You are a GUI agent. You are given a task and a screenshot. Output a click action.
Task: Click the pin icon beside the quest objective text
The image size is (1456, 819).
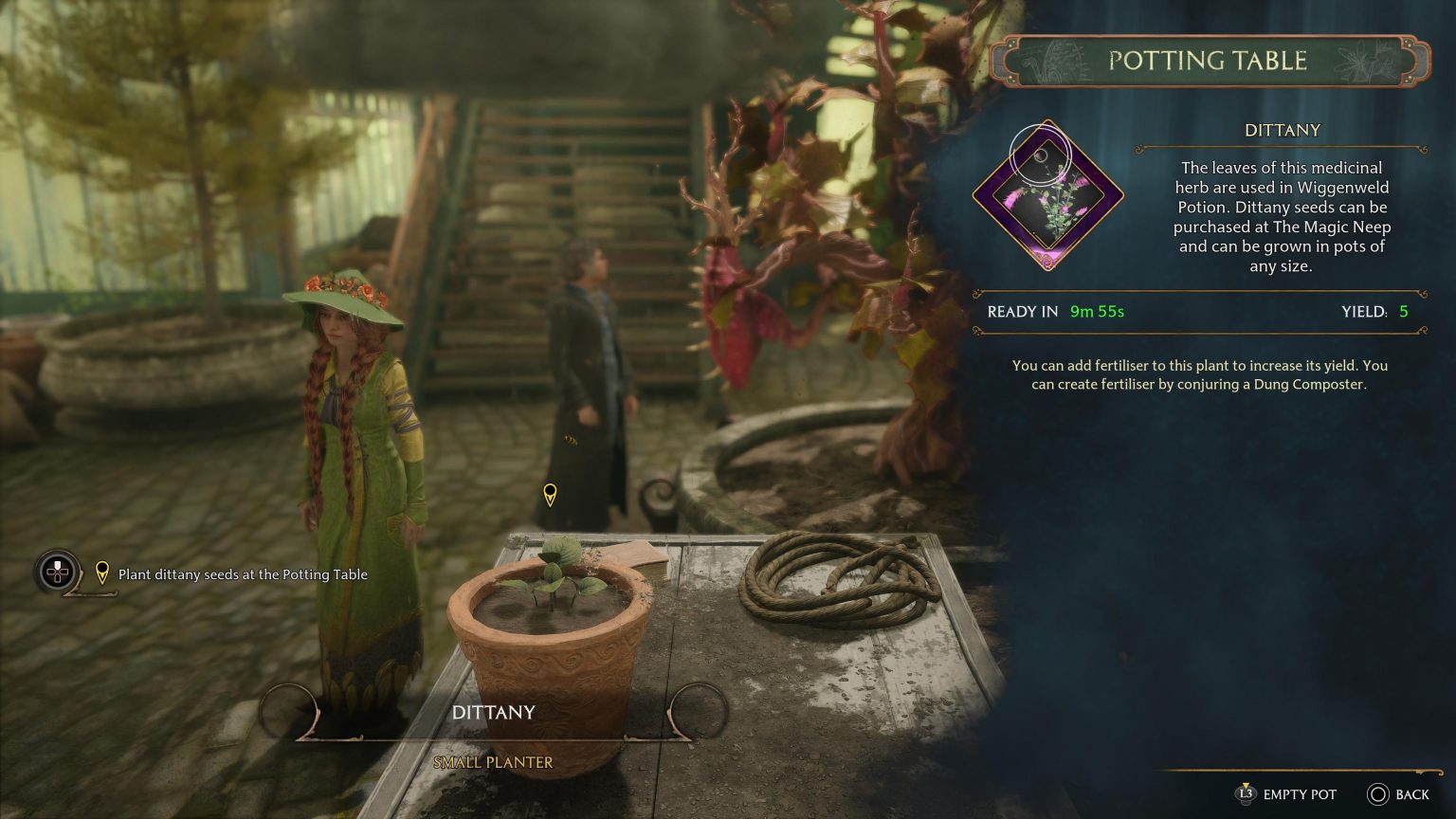pos(100,573)
